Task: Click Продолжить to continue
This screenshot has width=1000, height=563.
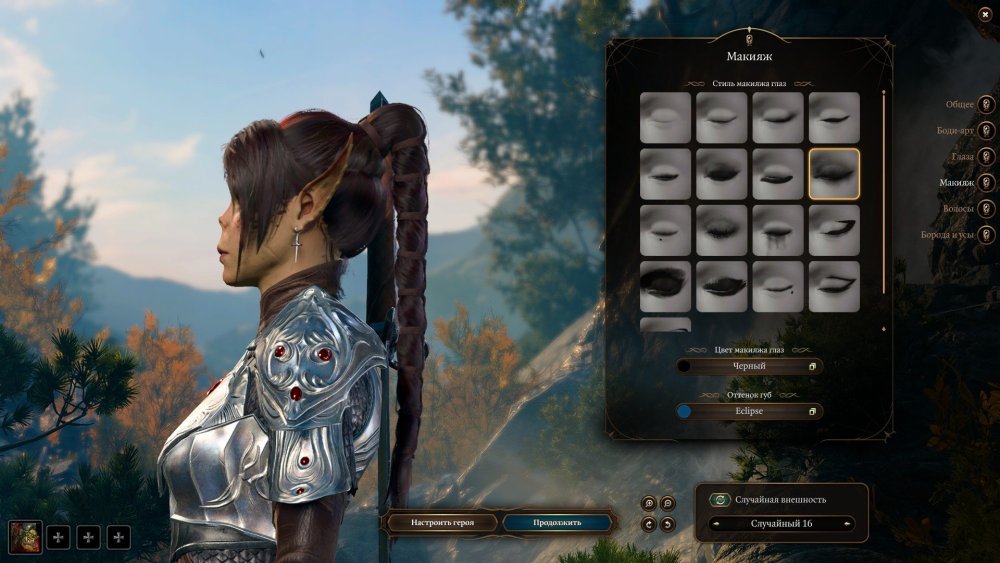Action: (557, 522)
